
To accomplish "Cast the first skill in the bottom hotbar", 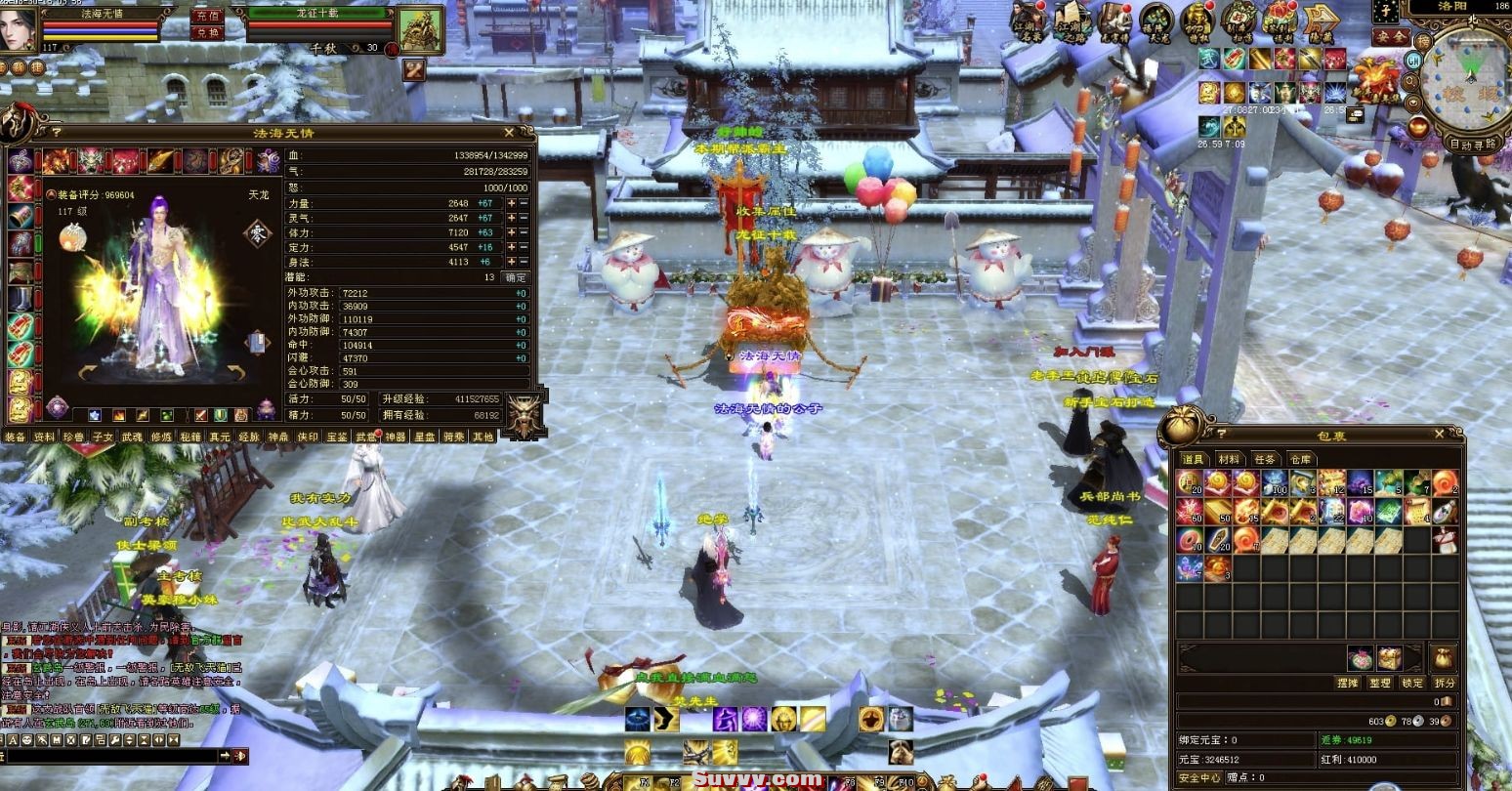I will tap(638, 720).
